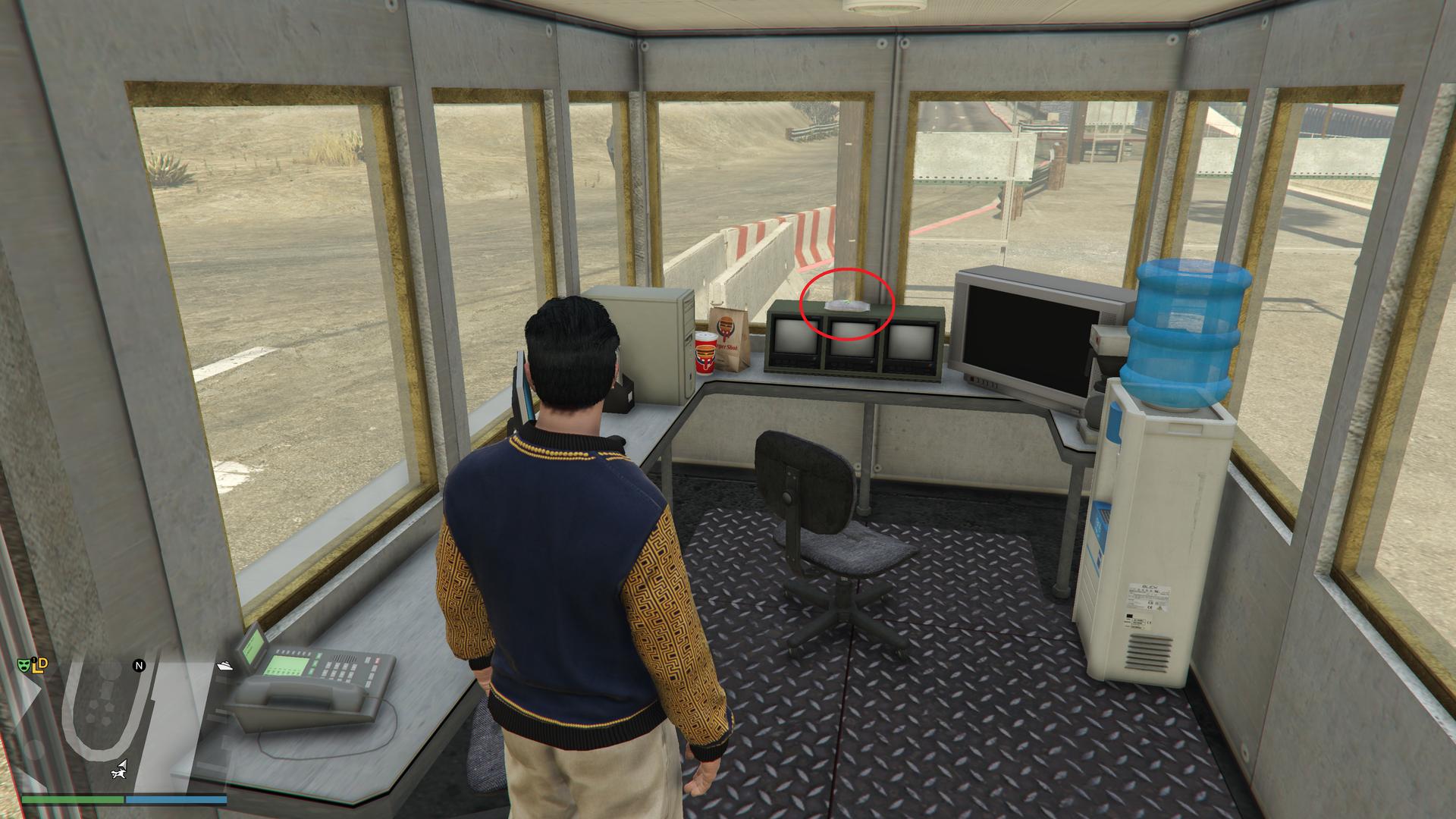Open the minimap radar
Viewport: 1456px width, 819px height.
121,728
